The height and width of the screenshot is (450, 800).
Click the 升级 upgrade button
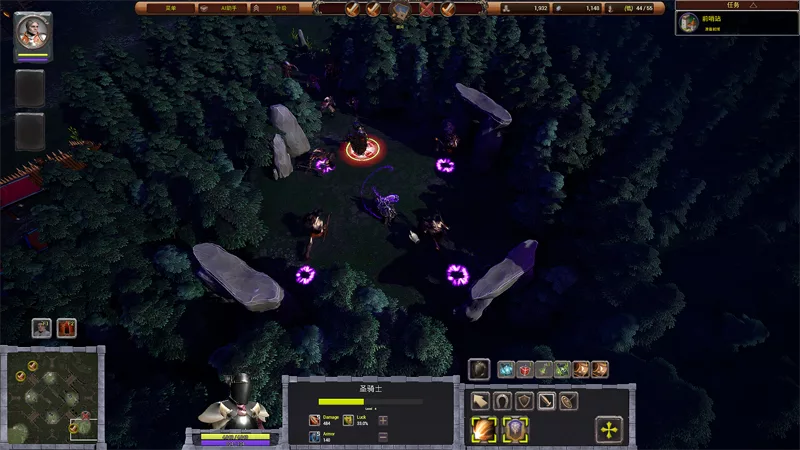(280, 8)
